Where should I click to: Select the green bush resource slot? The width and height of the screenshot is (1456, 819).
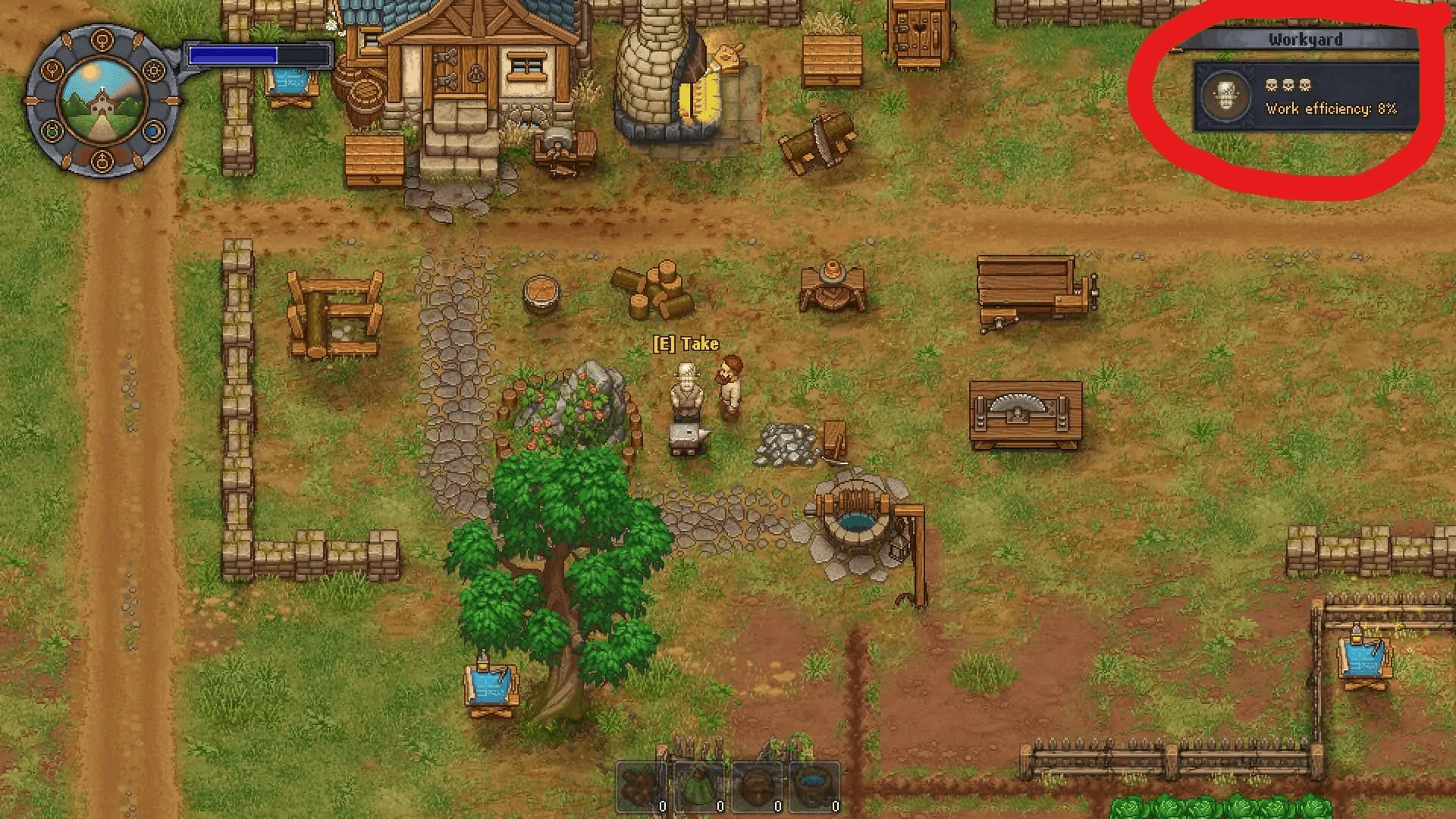698,785
